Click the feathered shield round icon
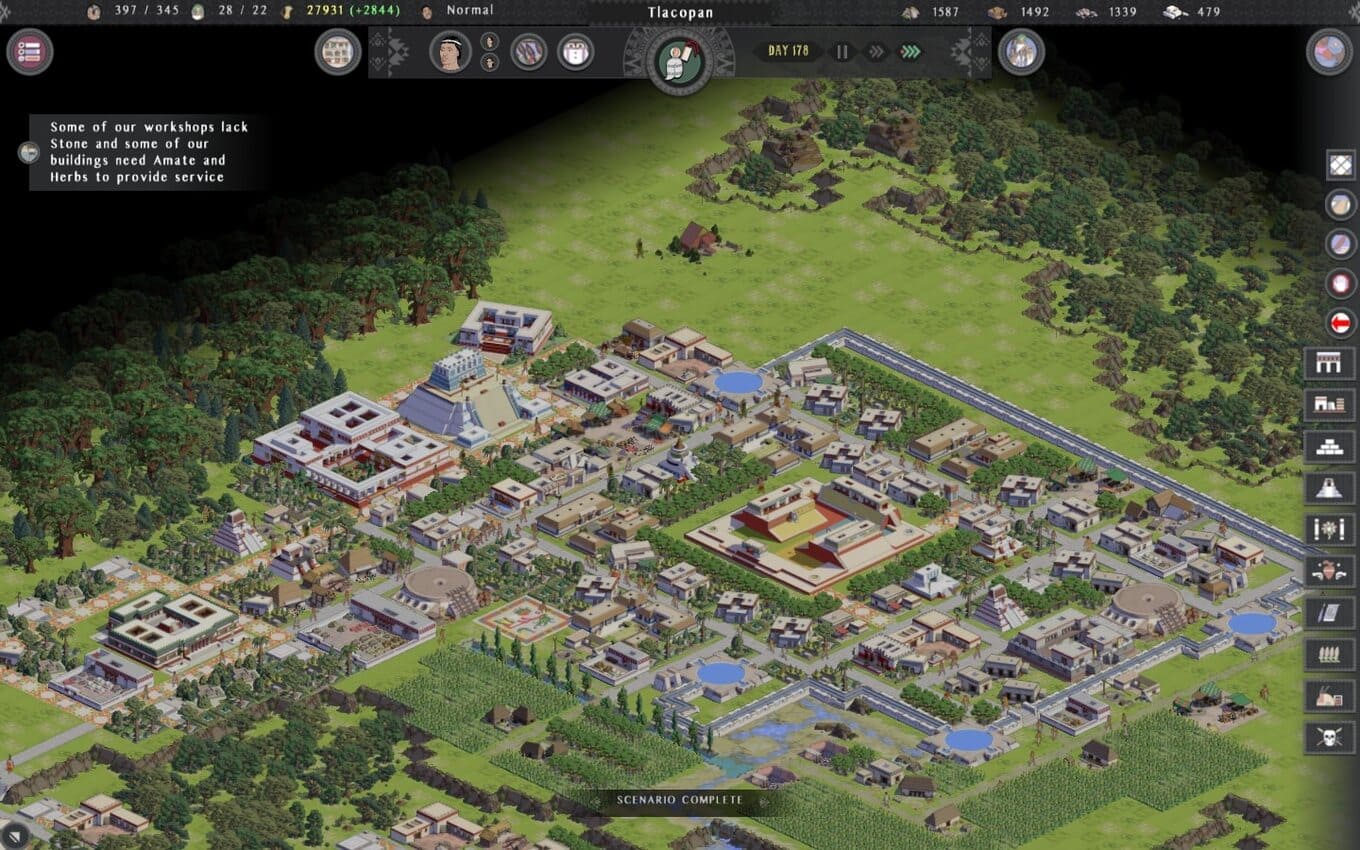The height and width of the screenshot is (850, 1360). coord(529,51)
